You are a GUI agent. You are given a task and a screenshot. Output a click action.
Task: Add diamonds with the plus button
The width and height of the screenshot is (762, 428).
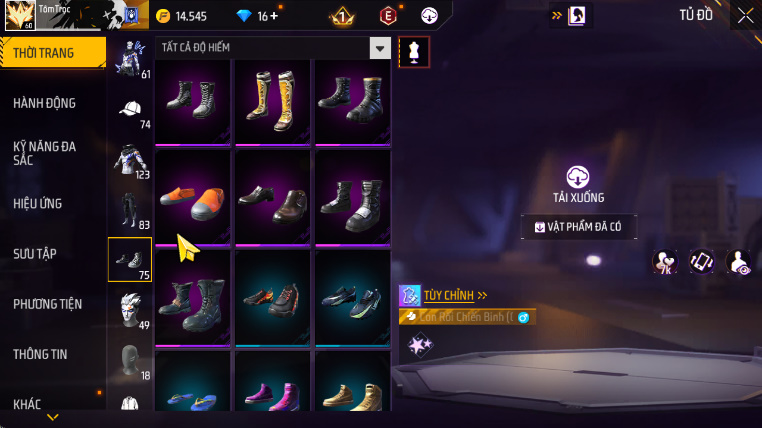pos(275,16)
